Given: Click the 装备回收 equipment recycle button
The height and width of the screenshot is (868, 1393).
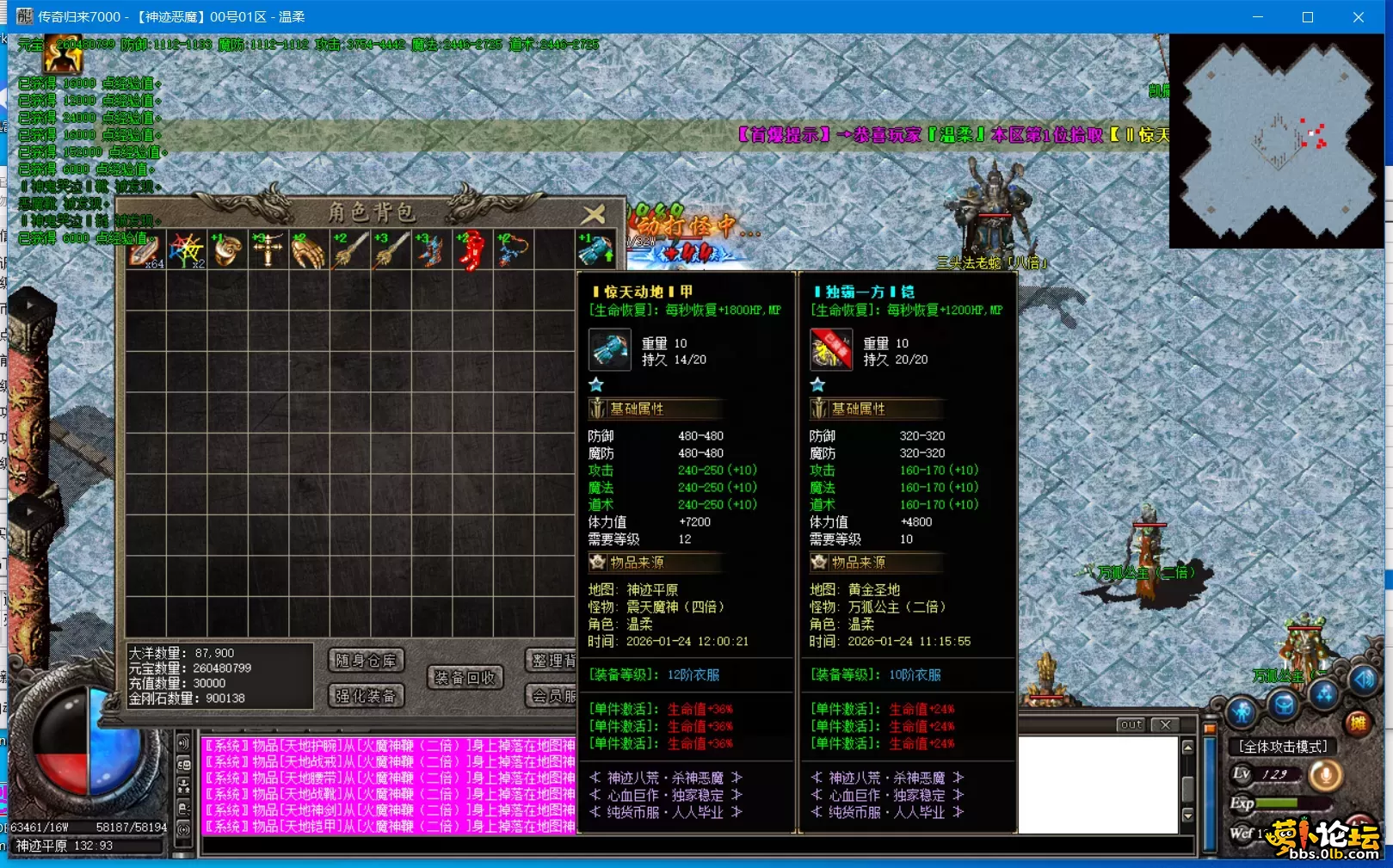Looking at the screenshot, I should pyautogui.click(x=464, y=678).
